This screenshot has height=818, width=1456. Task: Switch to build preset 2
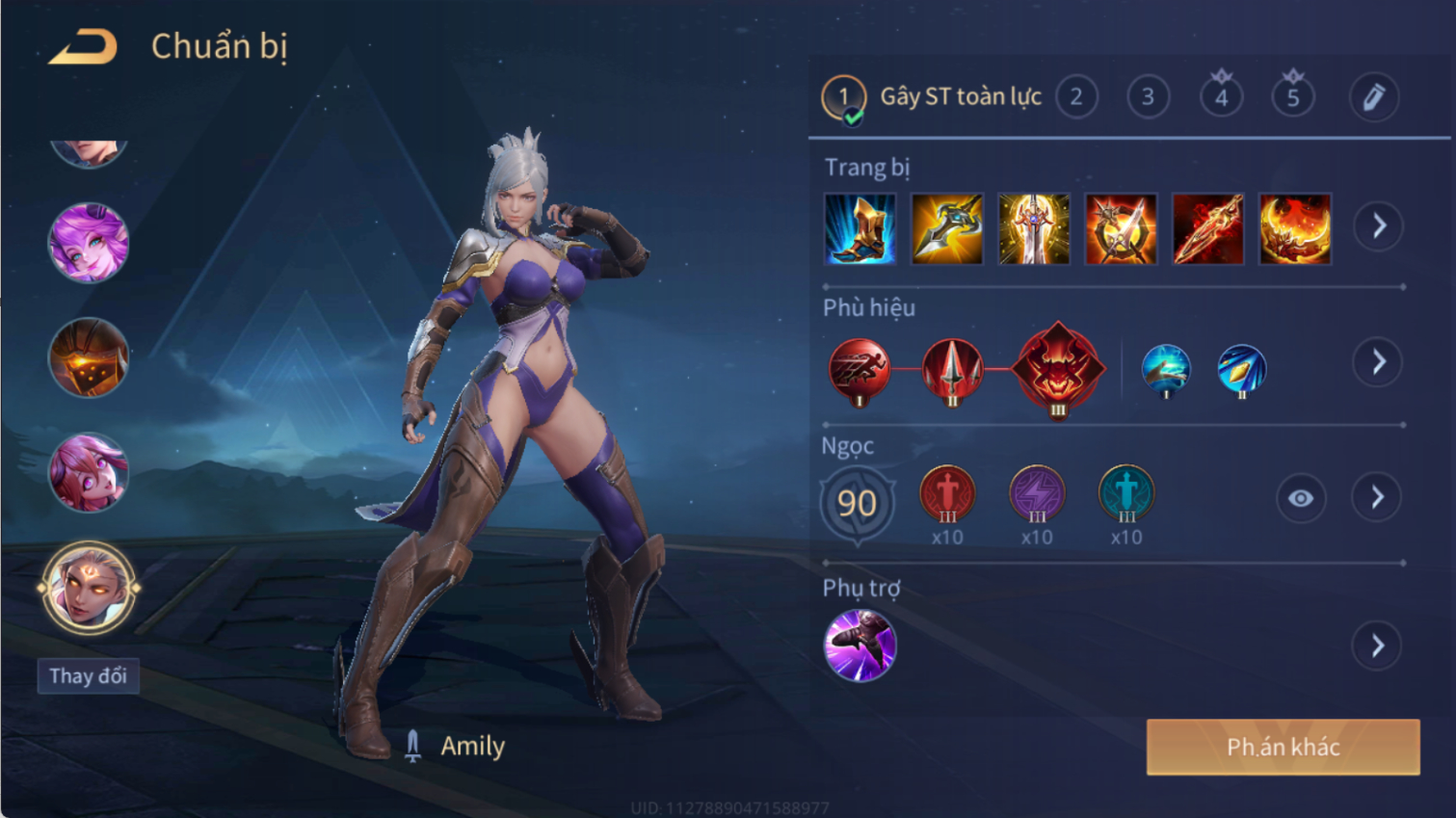(1076, 97)
